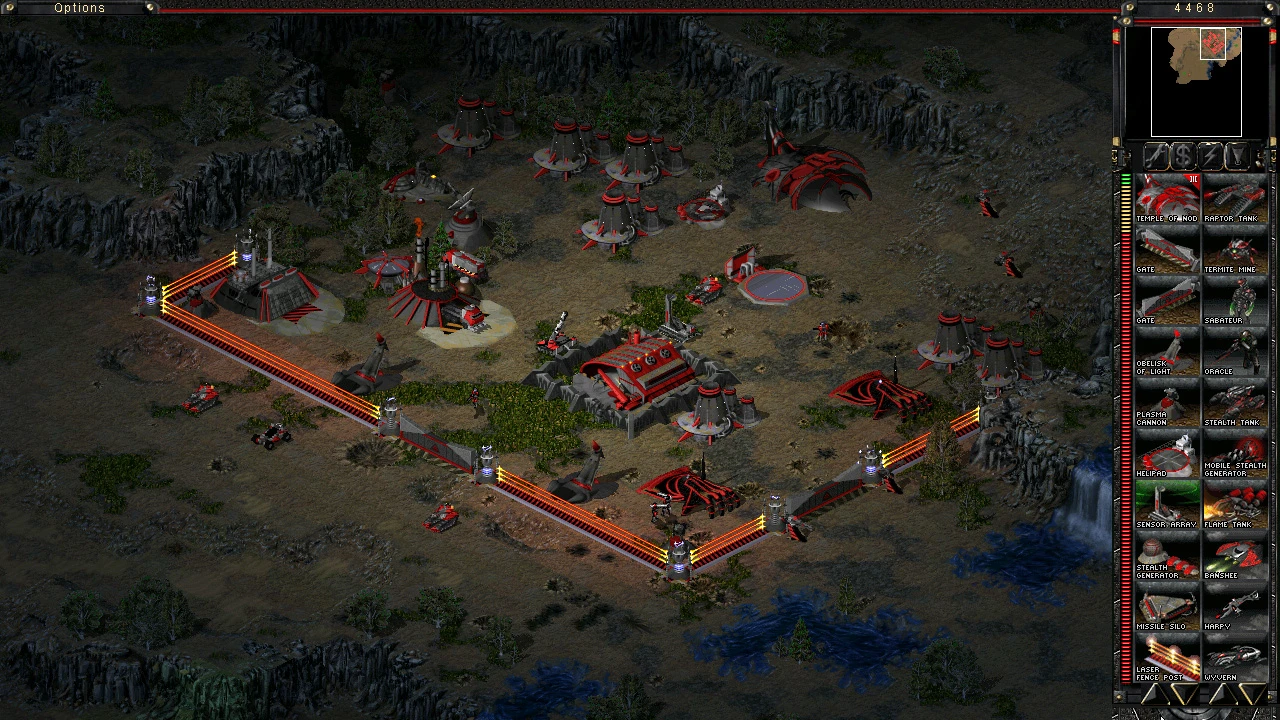Image resolution: width=1280 pixels, height=720 pixels.
Task: Build a Plasma Cannon
Action: (x=1167, y=402)
